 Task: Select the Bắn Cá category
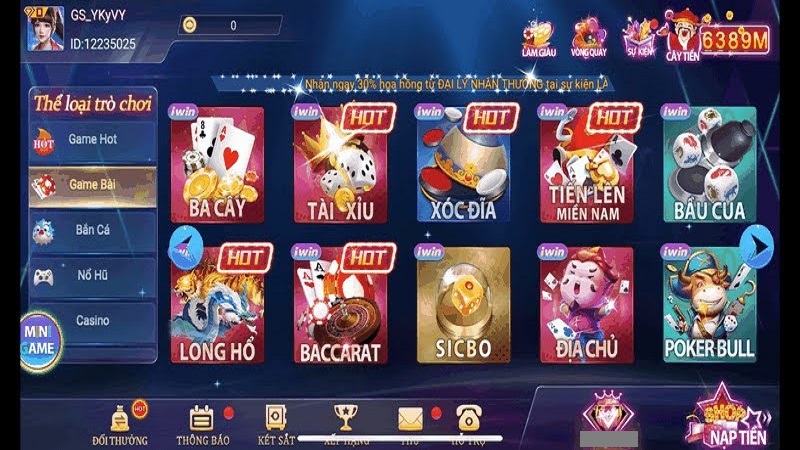pyautogui.click(x=92, y=230)
